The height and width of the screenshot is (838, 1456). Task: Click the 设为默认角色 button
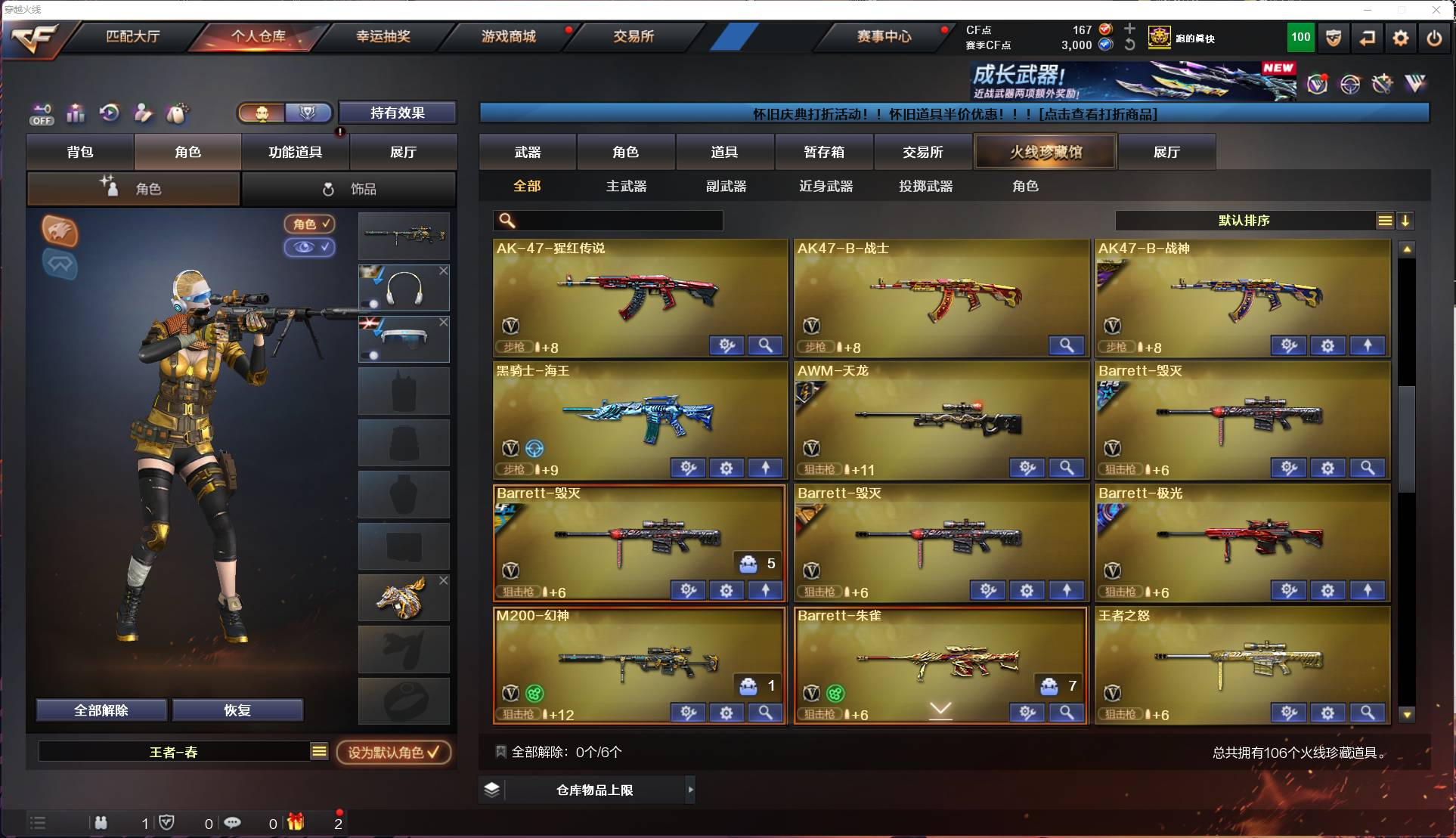pos(394,752)
